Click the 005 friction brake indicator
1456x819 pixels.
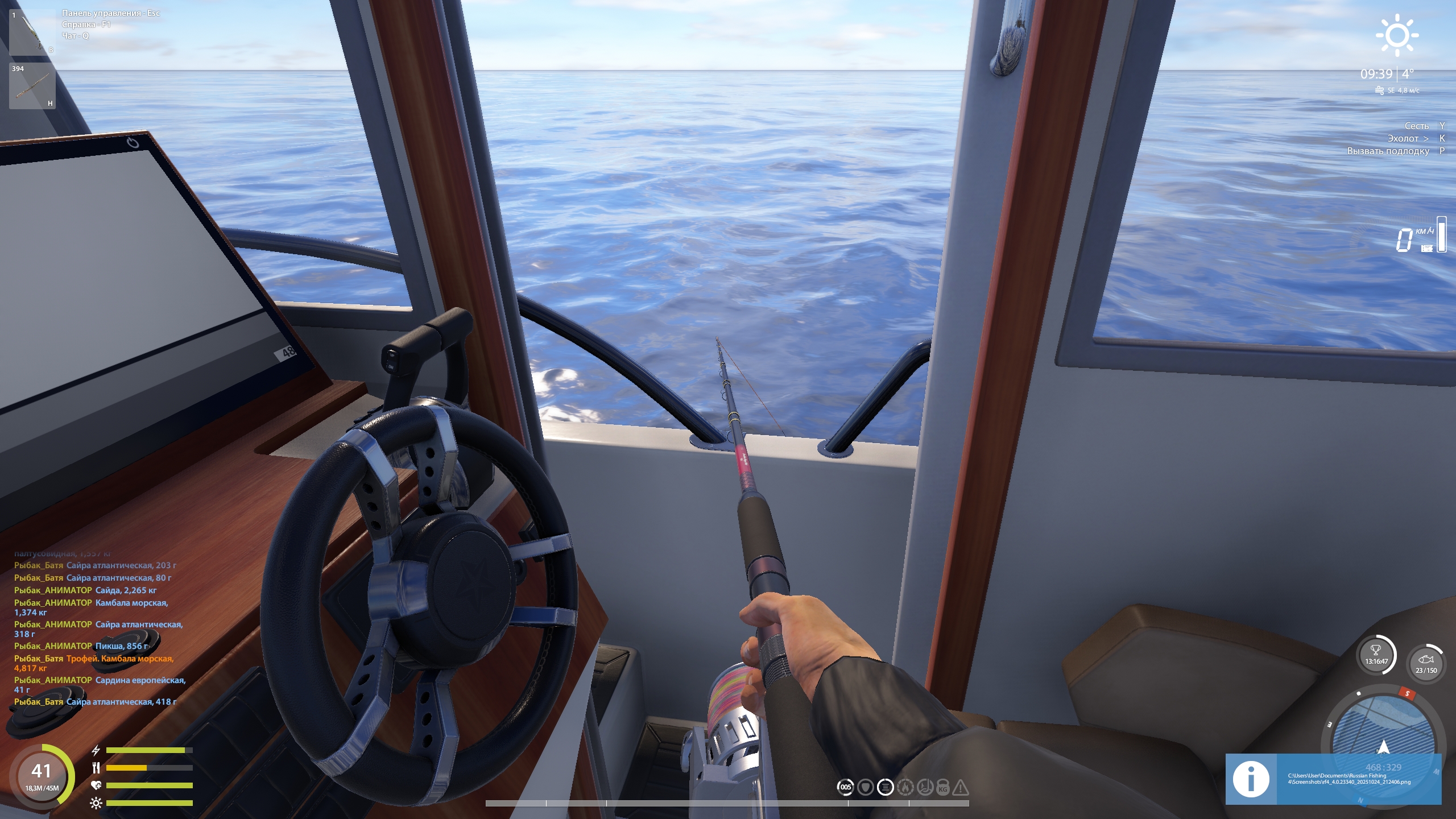point(846,787)
